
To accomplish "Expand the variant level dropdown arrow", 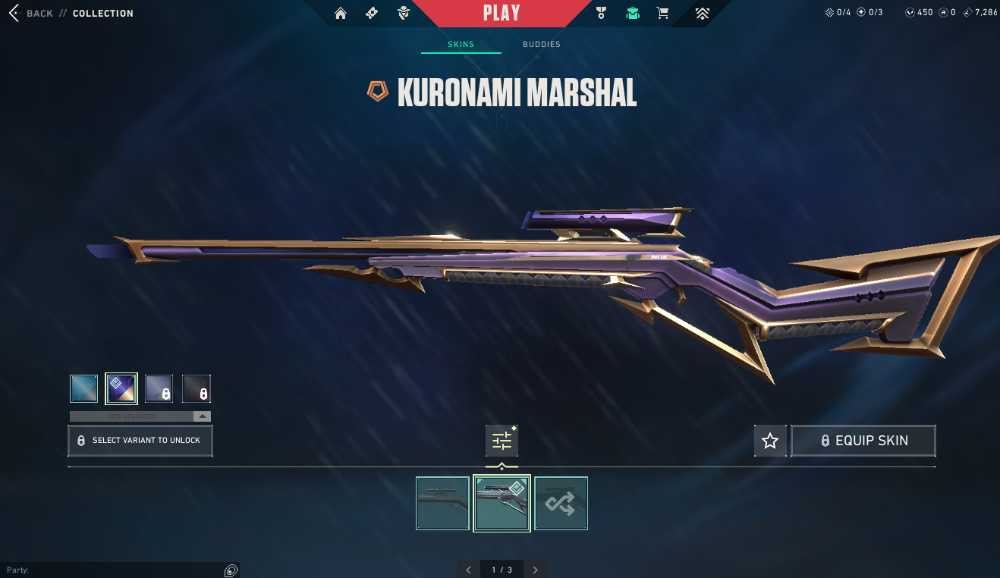I will (202, 416).
